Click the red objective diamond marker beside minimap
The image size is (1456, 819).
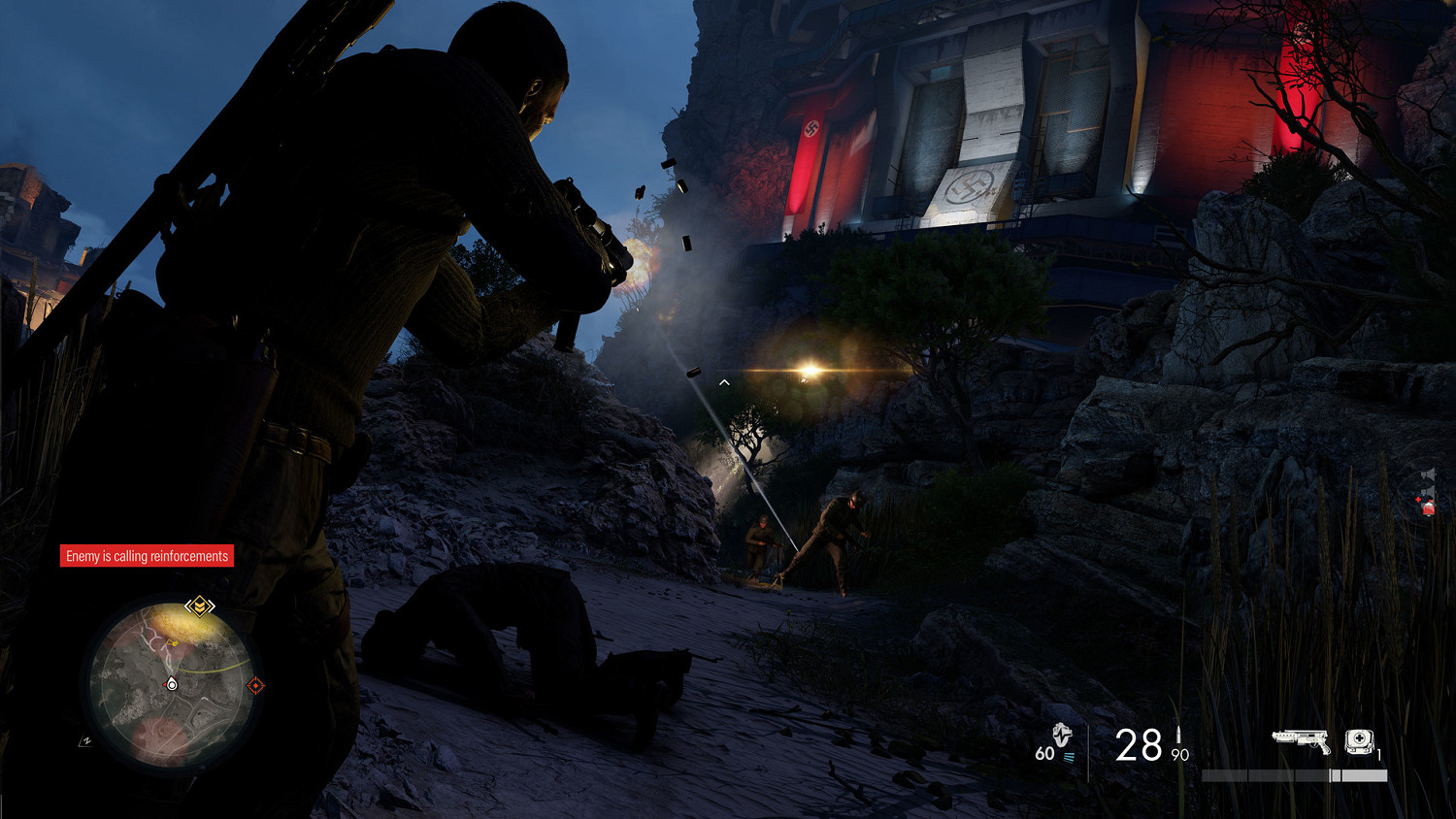[x=256, y=684]
